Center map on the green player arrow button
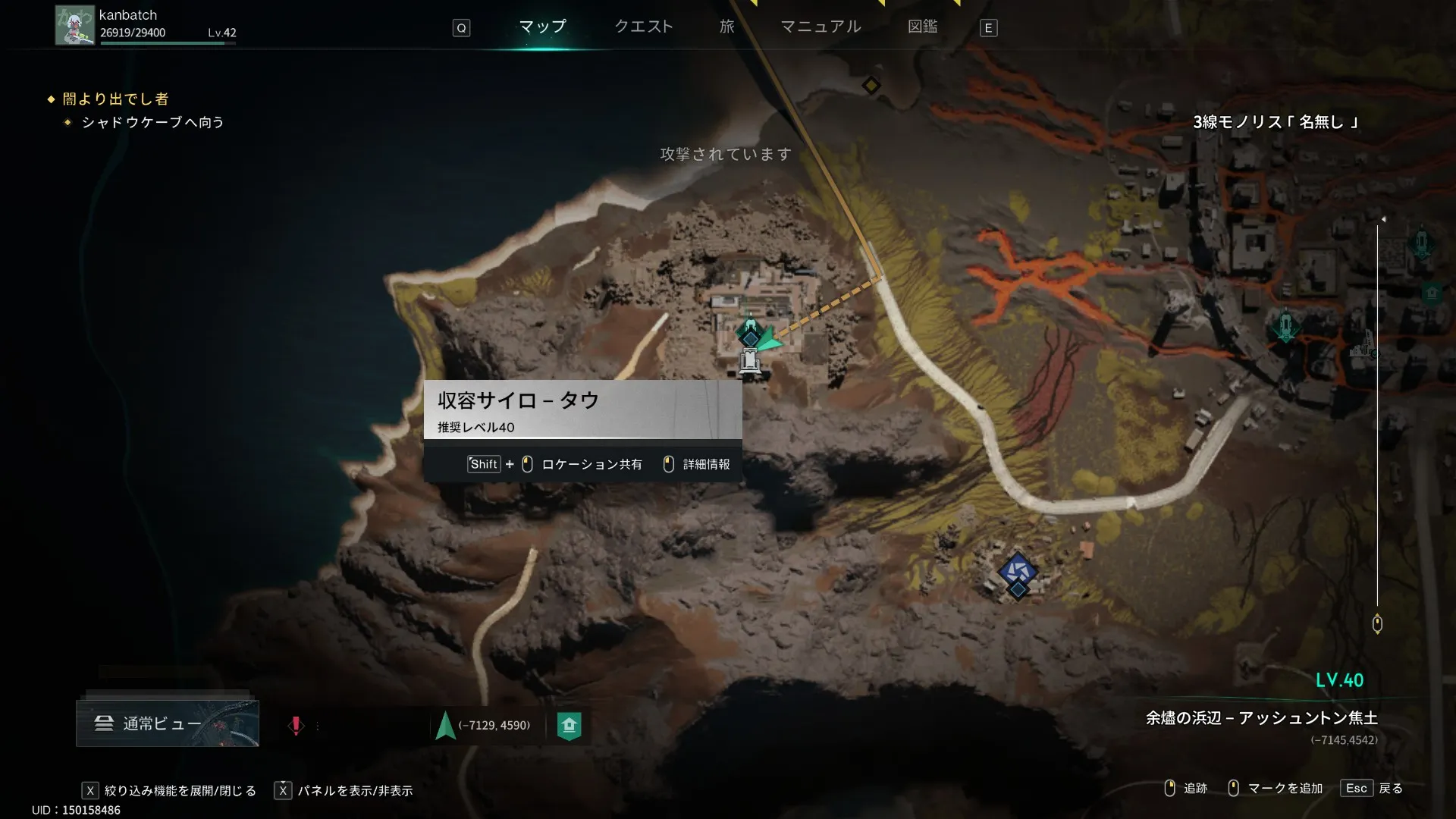1456x819 pixels. click(x=446, y=726)
